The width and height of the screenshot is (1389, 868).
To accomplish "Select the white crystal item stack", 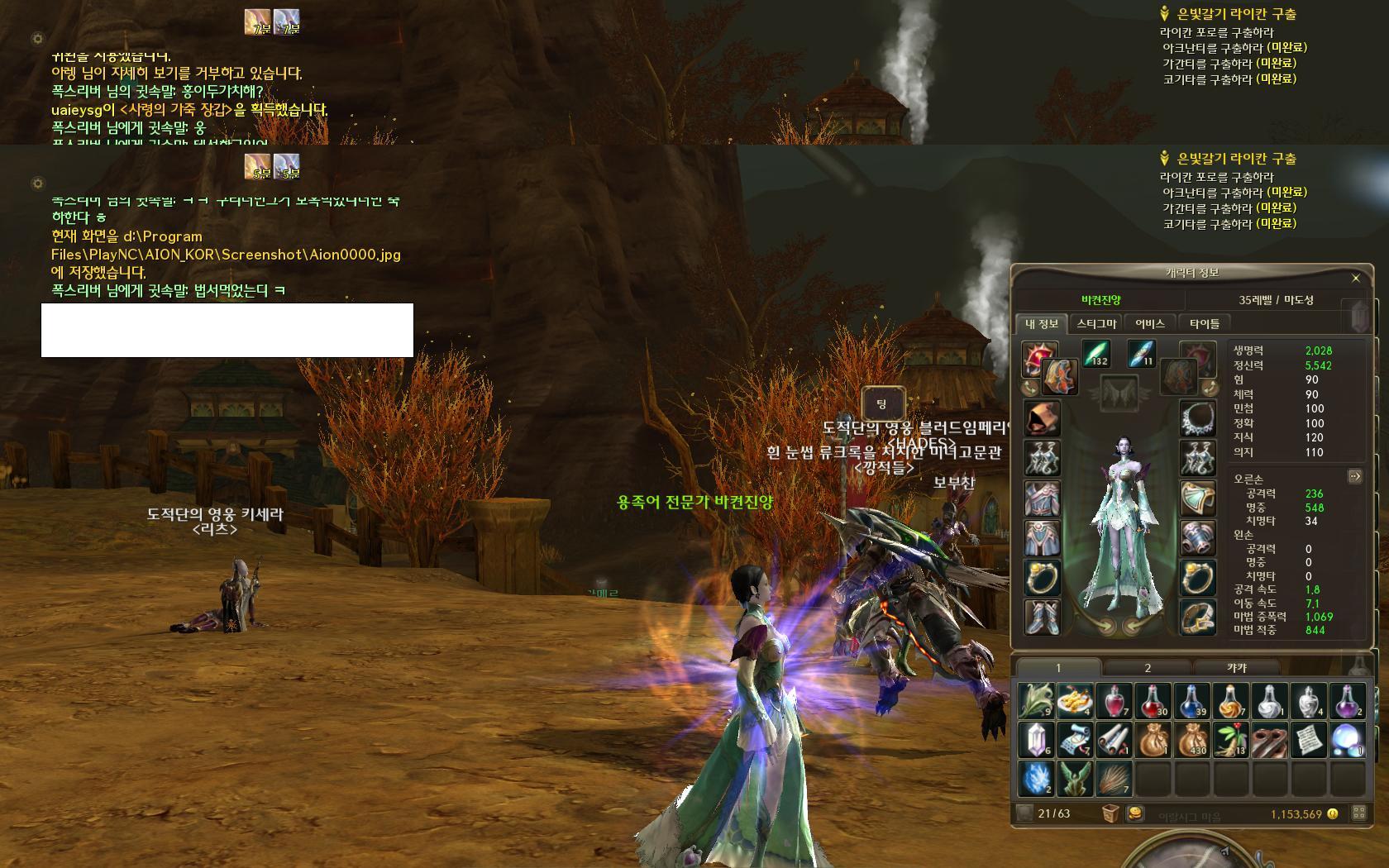I will 1035,740.
